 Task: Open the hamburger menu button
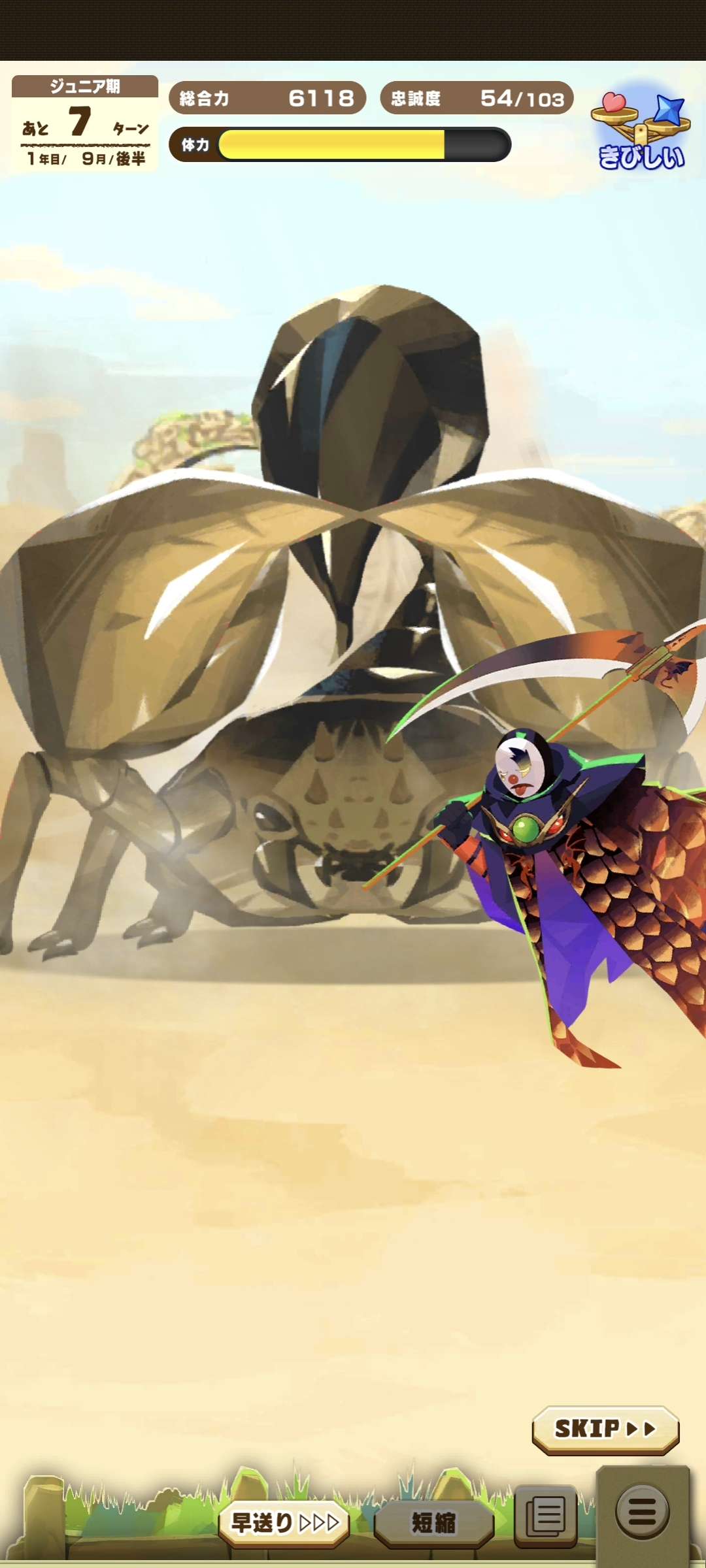[x=642, y=1511]
